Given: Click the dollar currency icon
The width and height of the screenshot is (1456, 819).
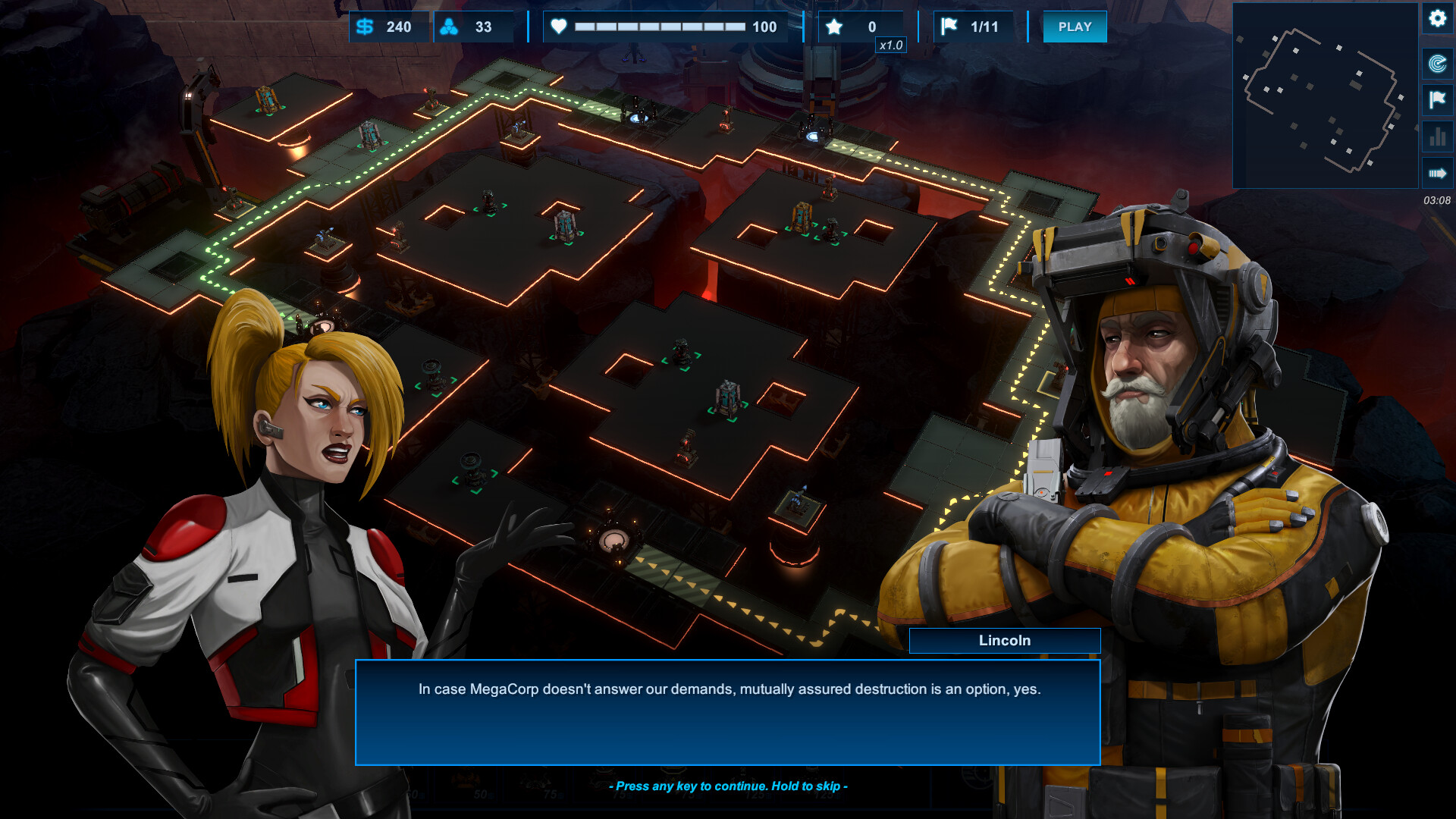Looking at the screenshot, I should click(364, 27).
